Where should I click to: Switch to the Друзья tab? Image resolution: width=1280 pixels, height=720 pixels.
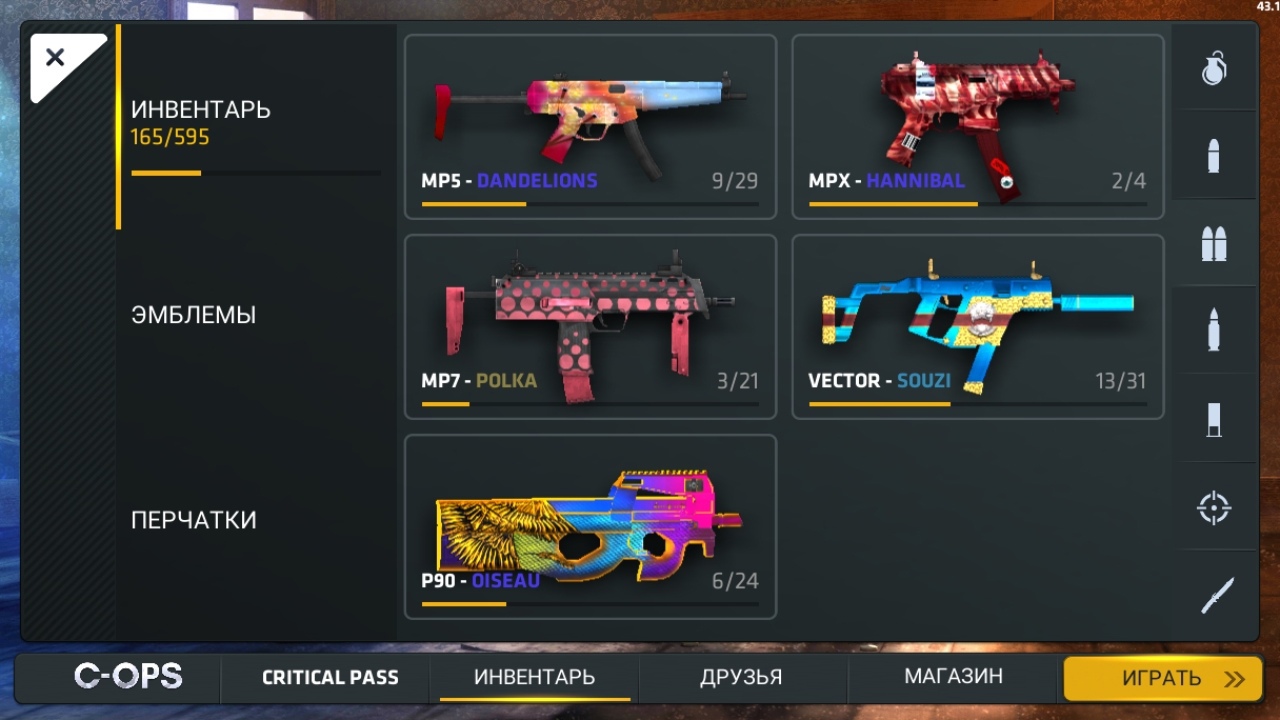click(741, 678)
